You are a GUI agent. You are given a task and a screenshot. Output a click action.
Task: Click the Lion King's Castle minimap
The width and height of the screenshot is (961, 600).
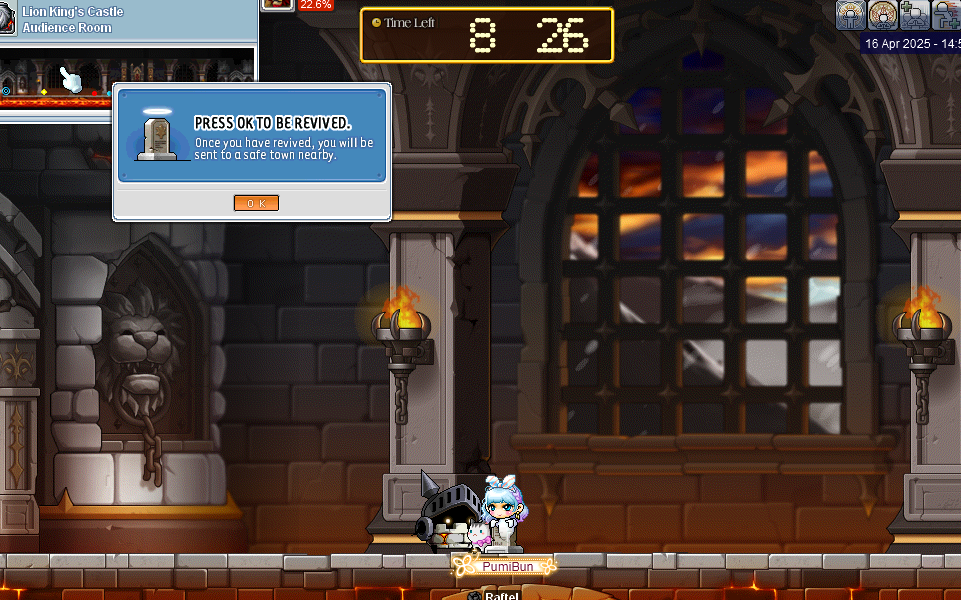(x=130, y=78)
